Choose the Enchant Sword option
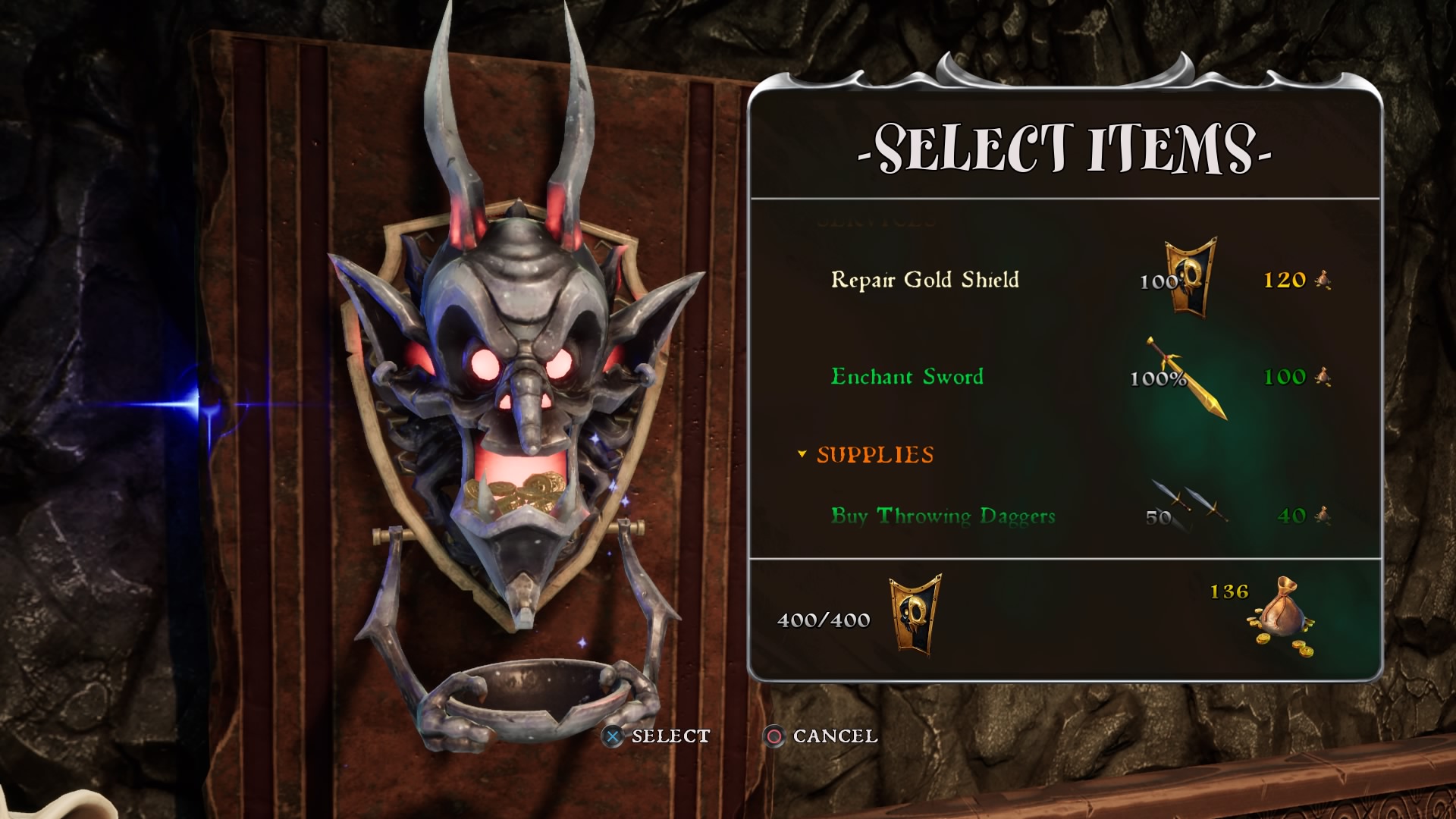The height and width of the screenshot is (819, 1456). point(907,377)
